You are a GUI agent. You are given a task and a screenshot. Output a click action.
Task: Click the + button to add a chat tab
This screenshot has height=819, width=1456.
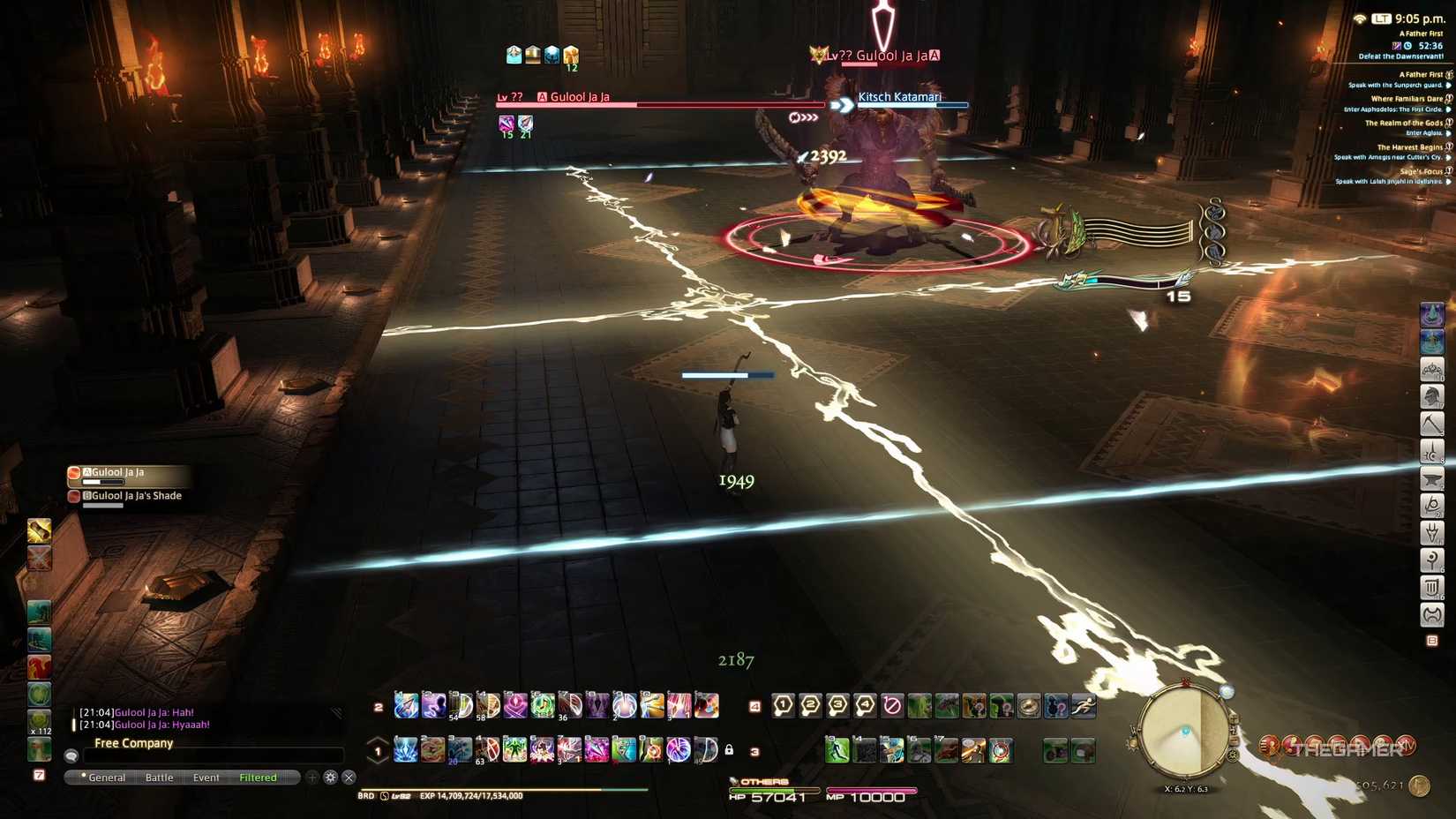click(x=312, y=778)
